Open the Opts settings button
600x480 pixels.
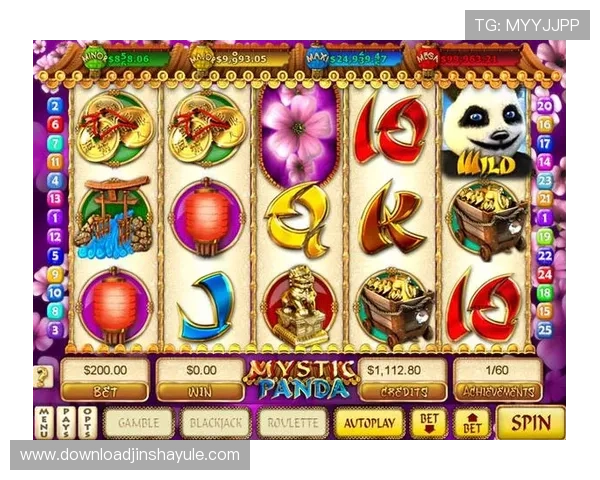point(88,423)
